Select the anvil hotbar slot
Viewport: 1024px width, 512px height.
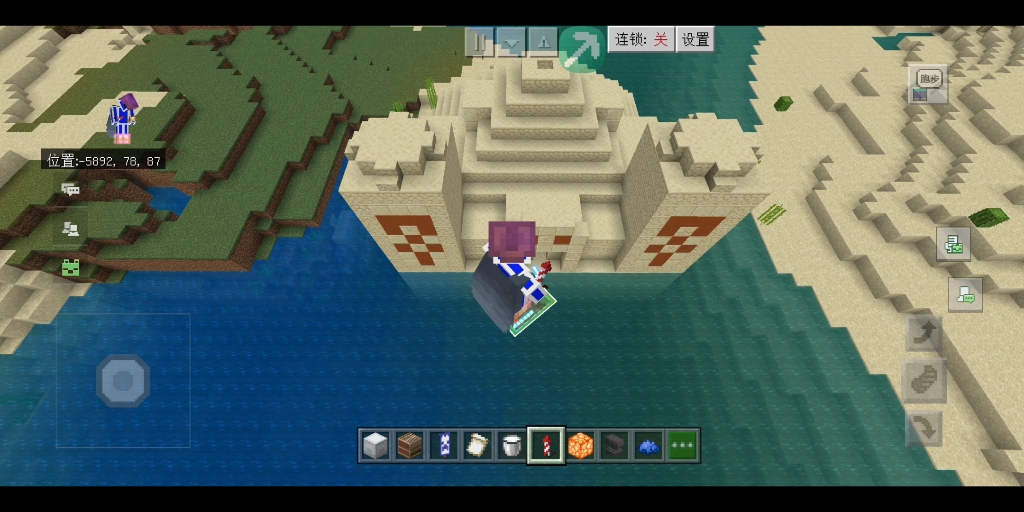tap(614, 445)
